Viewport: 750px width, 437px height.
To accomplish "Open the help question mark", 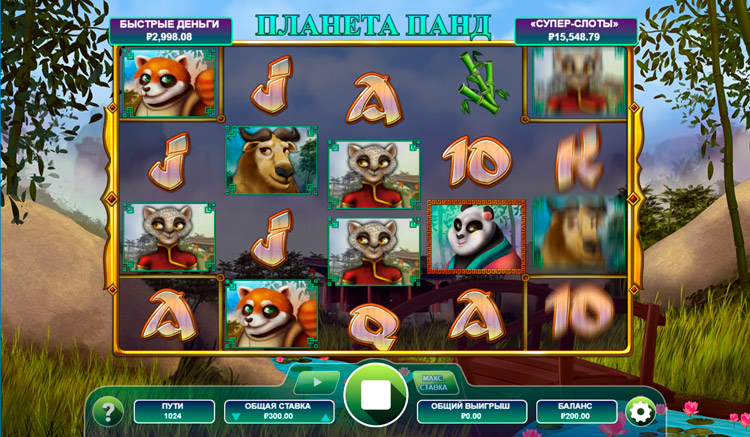I will 108,410.
